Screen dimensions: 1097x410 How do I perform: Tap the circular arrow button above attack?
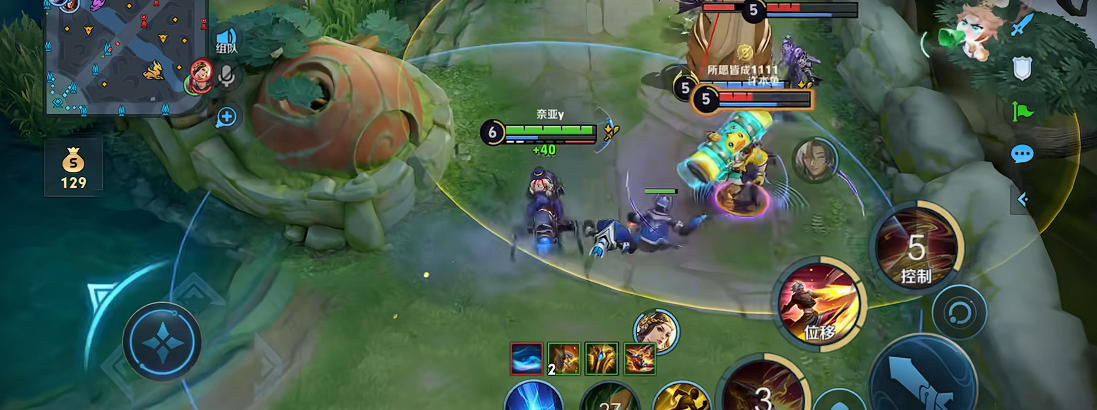click(x=959, y=311)
